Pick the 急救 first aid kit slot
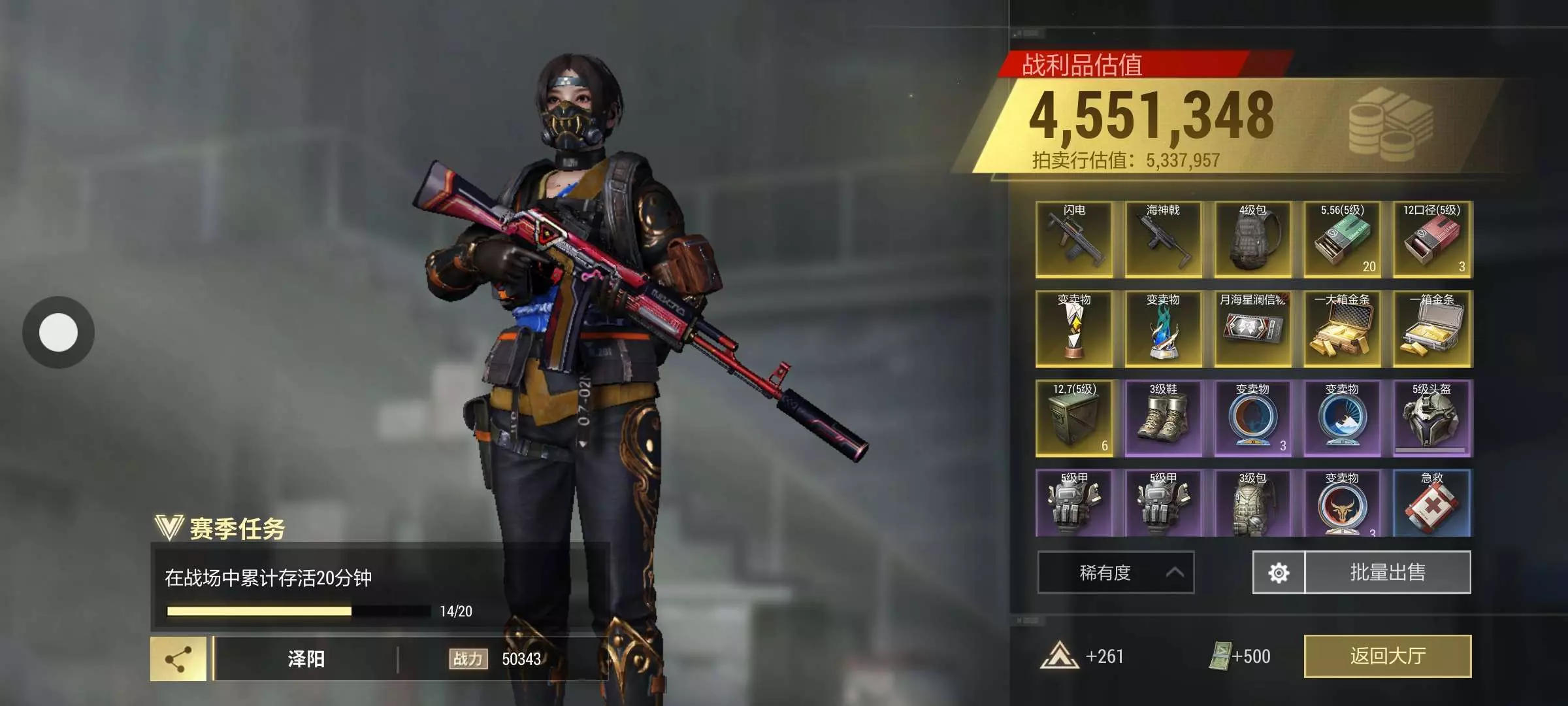Viewport: 1568px width, 706px height. pos(1431,504)
